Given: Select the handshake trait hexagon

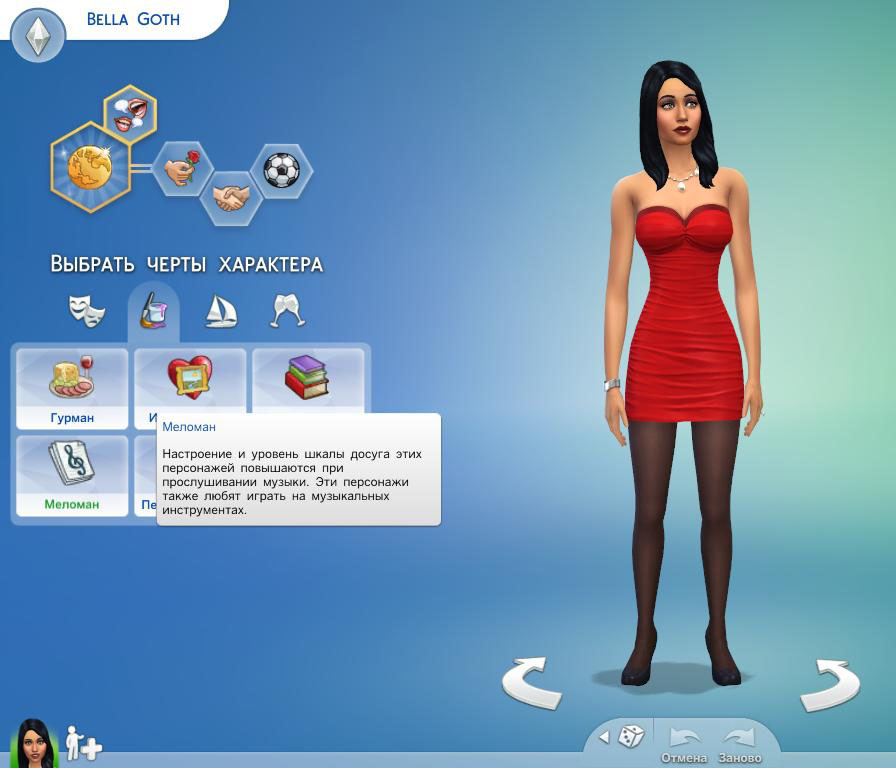Looking at the screenshot, I should click(231, 197).
